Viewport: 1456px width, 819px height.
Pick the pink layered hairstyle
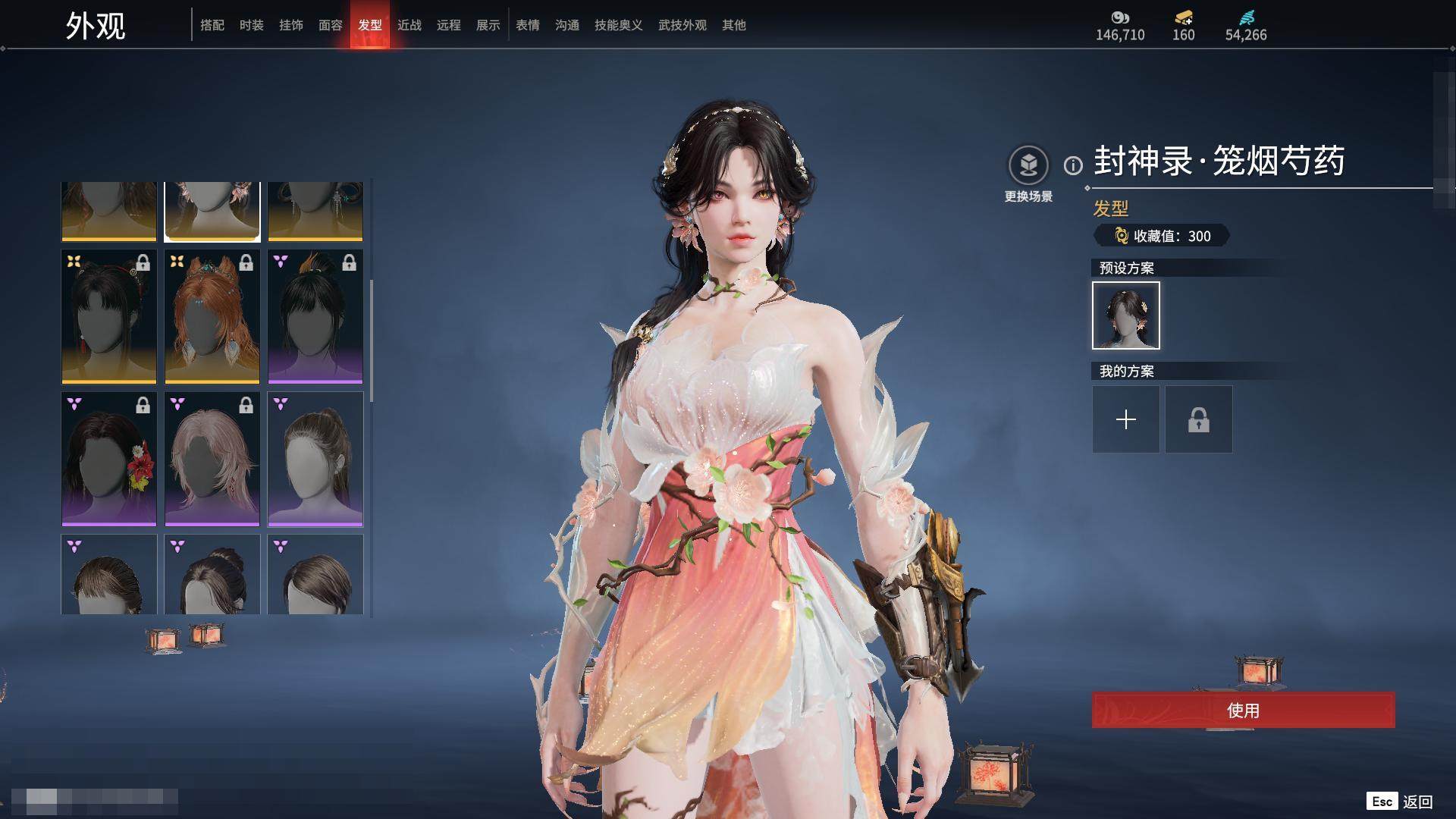pyautogui.click(x=212, y=459)
